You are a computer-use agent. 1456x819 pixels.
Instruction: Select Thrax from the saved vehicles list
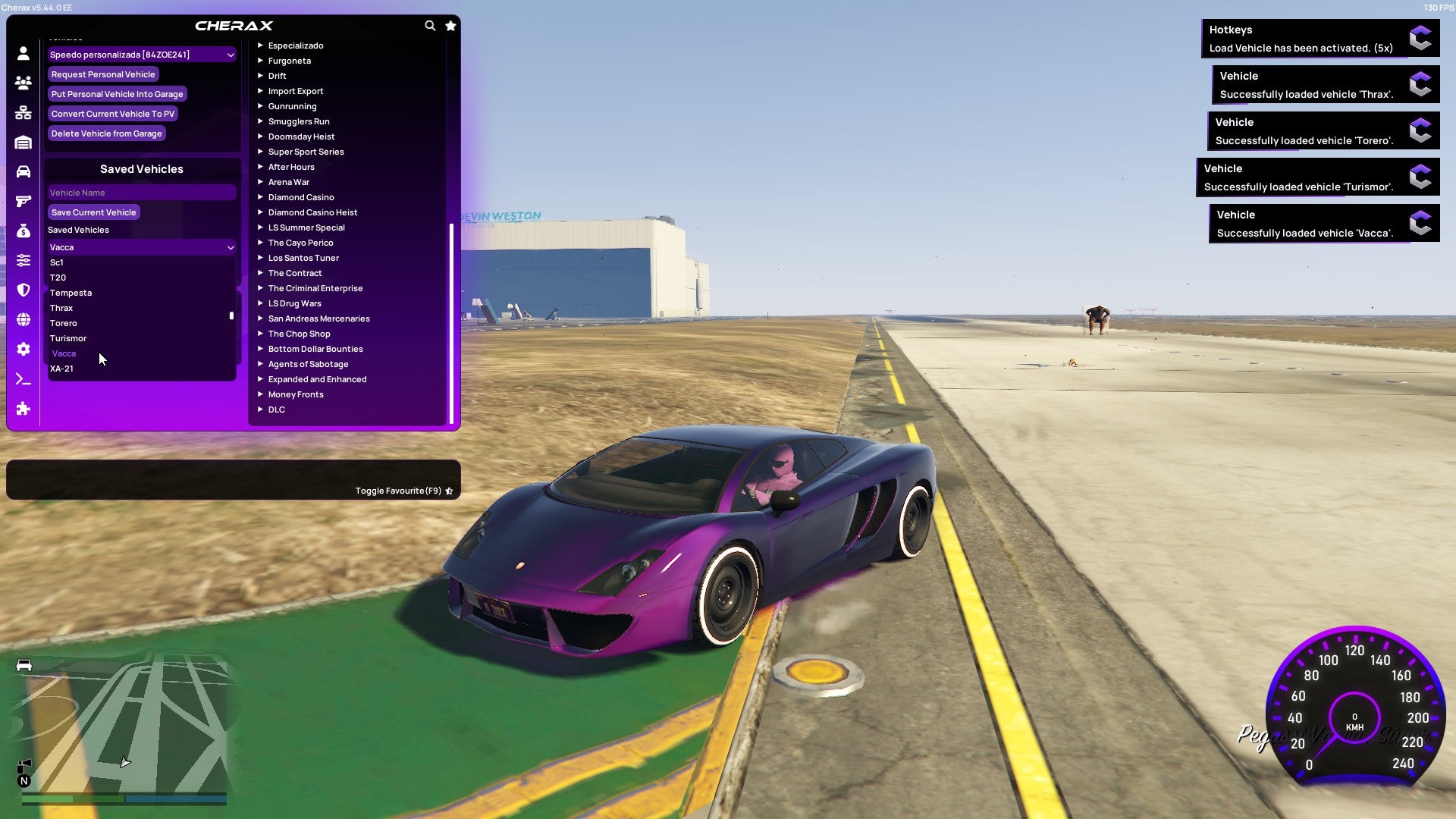point(61,308)
